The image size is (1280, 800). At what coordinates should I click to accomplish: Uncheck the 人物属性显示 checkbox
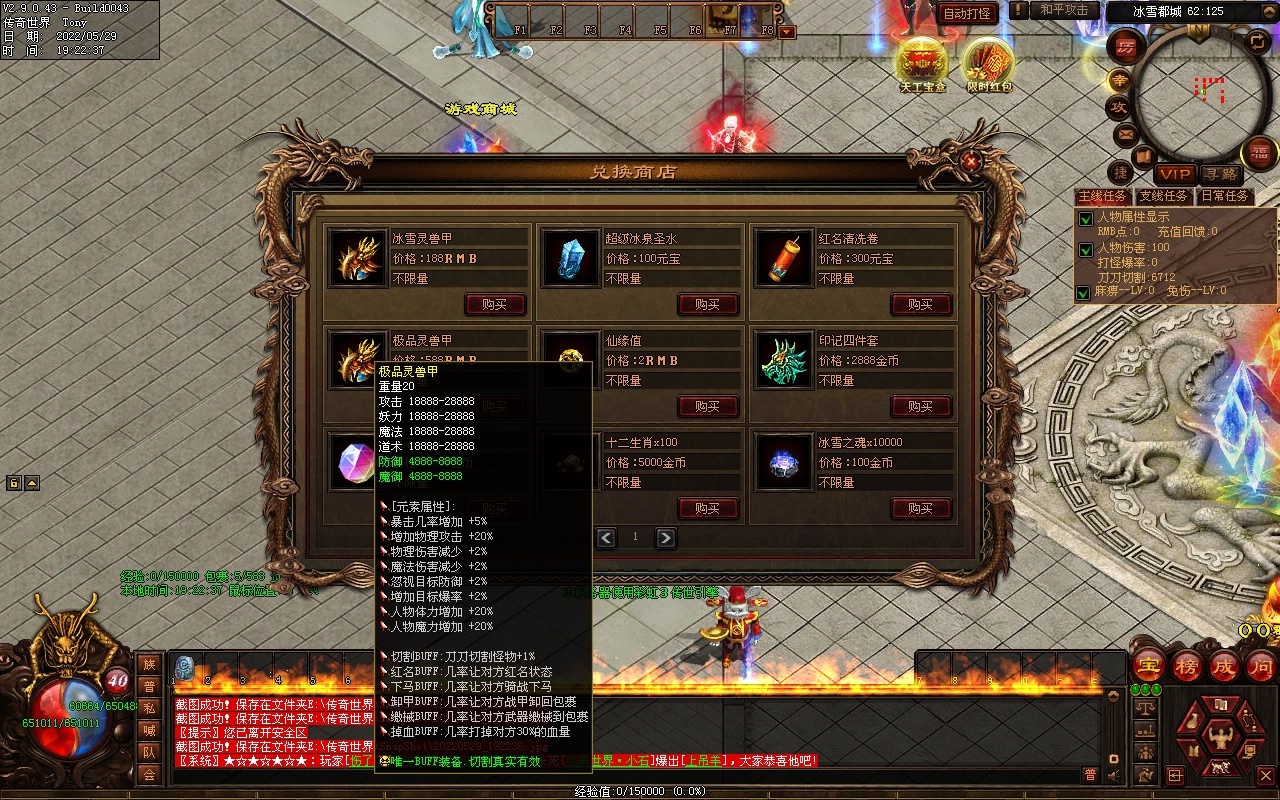1084,219
